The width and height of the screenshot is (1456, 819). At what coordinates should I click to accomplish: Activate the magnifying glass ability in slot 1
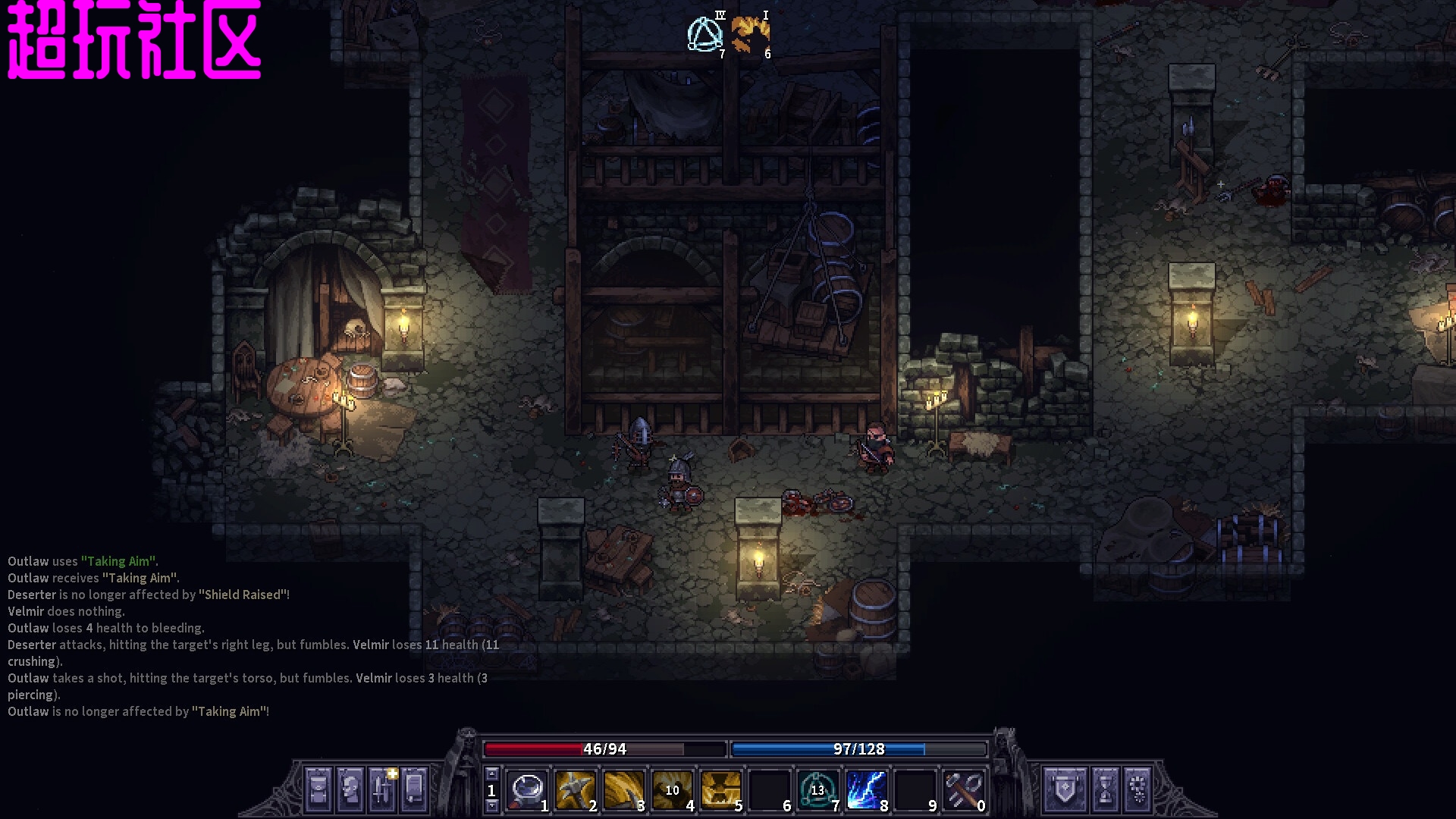527,789
